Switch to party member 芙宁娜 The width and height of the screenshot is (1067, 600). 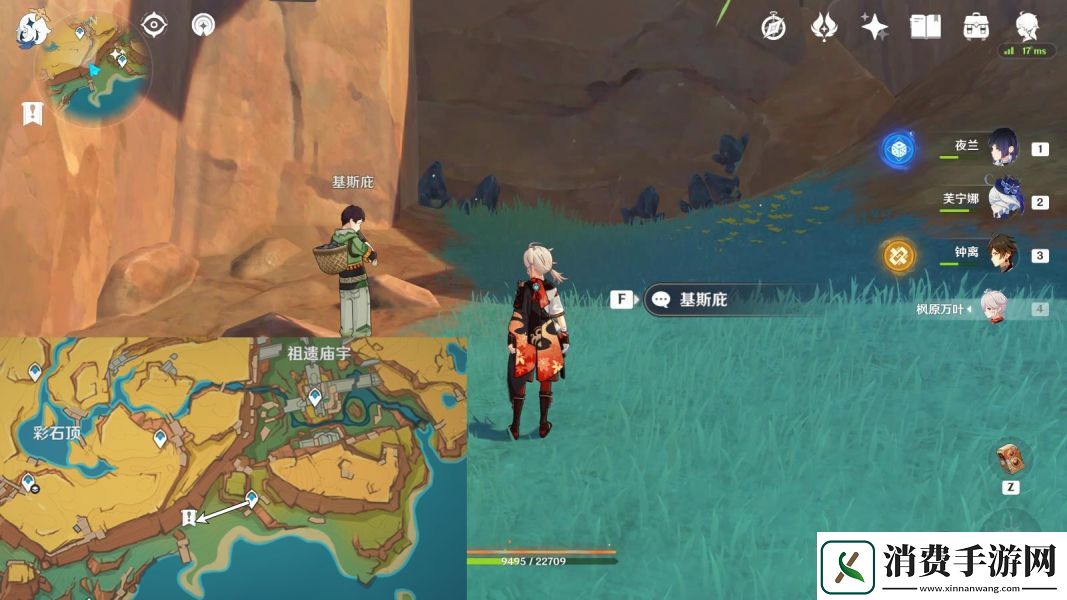coord(1003,201)
